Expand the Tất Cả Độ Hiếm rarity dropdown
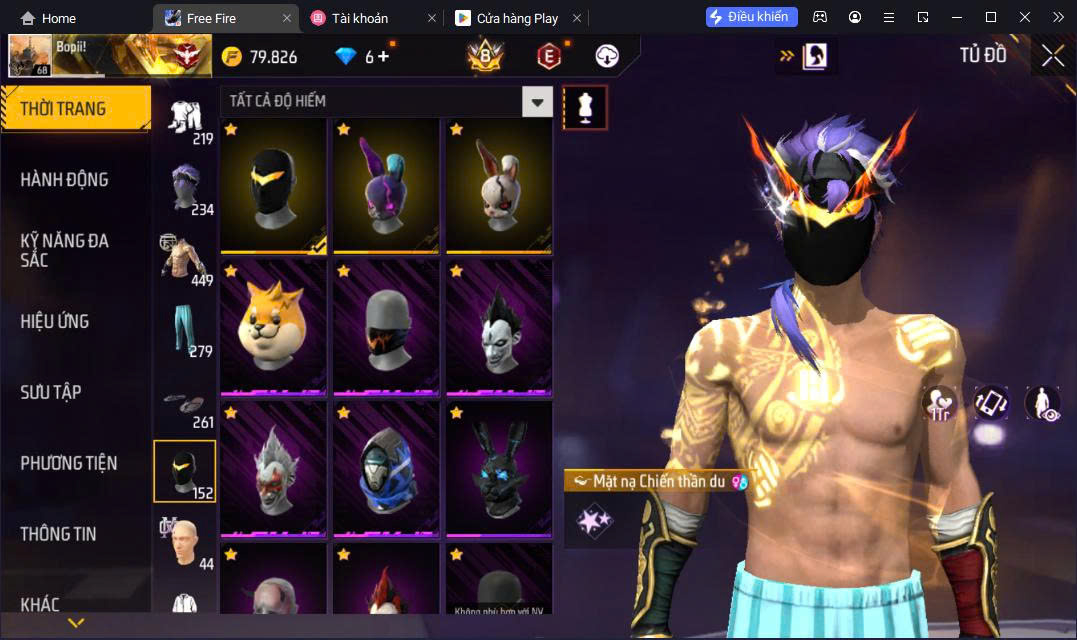Viewport: 1077px width, 640px height. click(539, 101)
